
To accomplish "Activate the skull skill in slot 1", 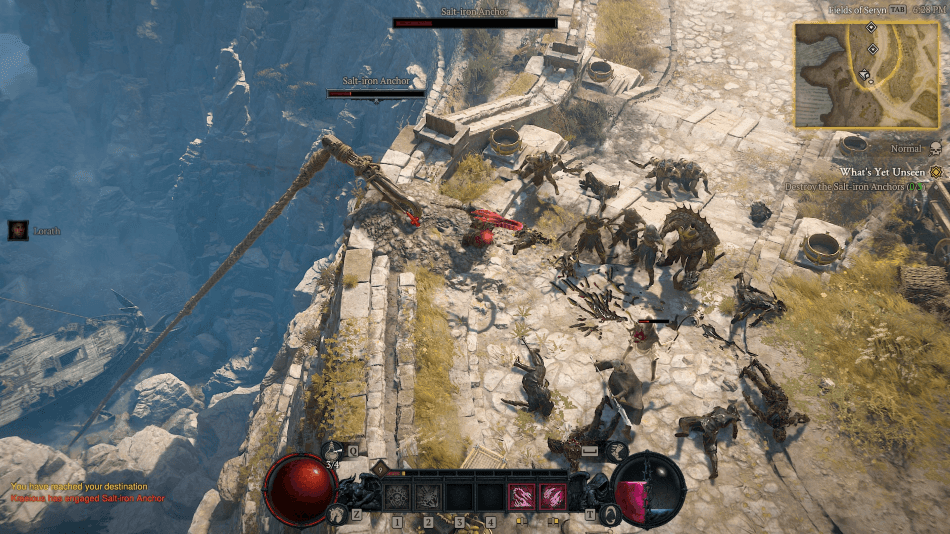I will coord(396,496).
